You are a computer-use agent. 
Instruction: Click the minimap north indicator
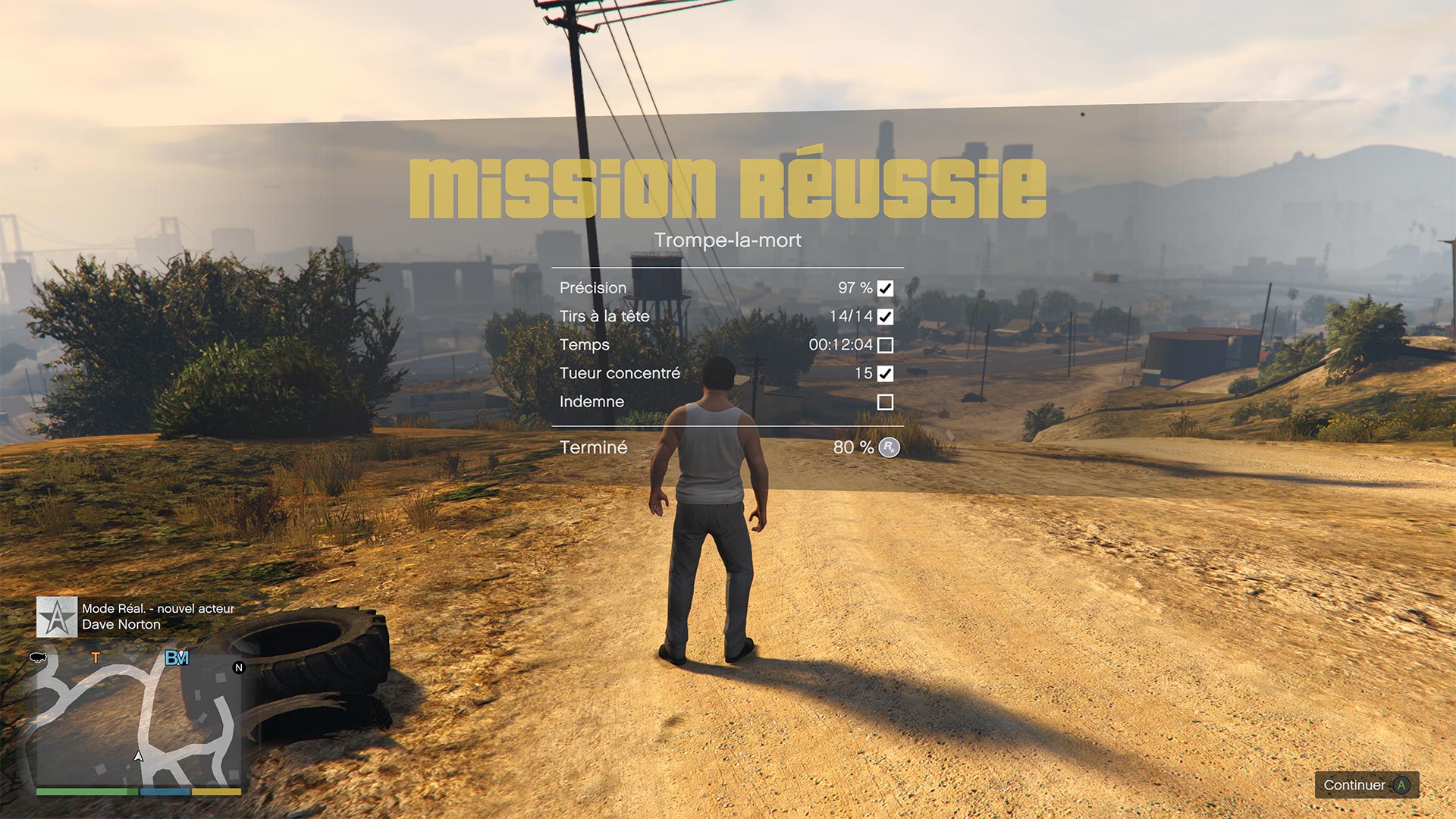239,668
